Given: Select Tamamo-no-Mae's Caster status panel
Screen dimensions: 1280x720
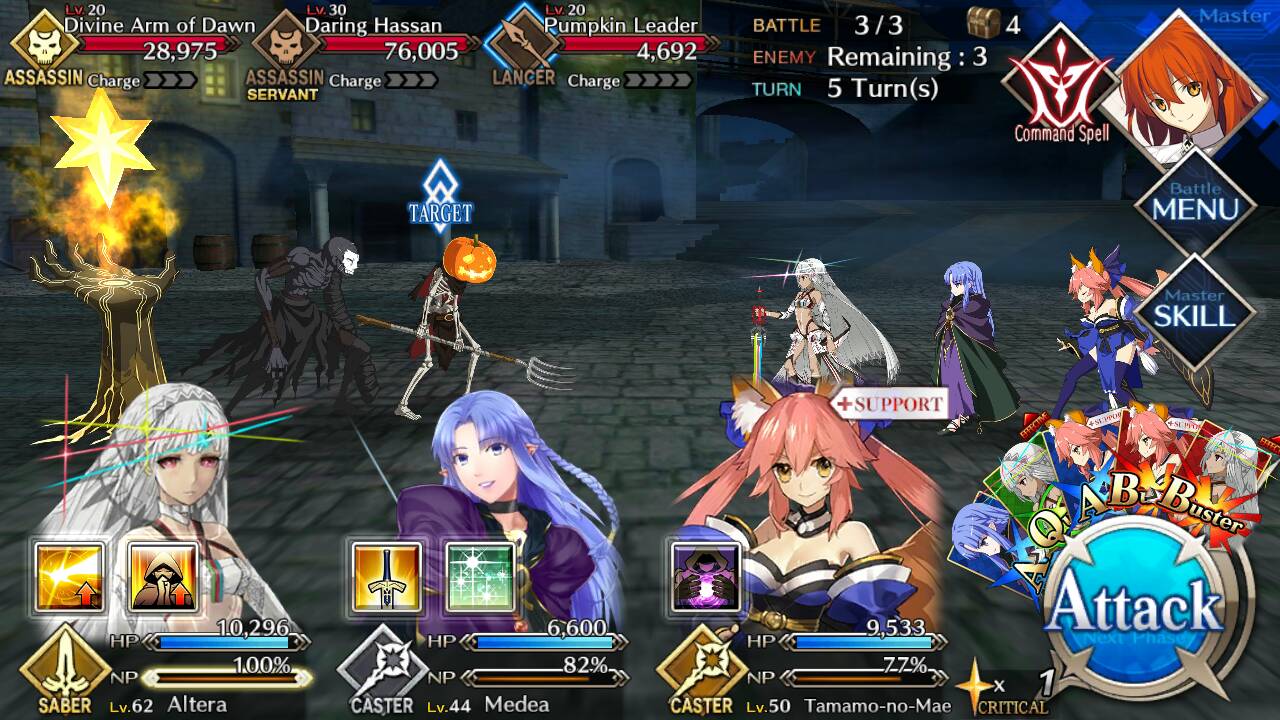Looking at the screenshot, I should (800, 665).
